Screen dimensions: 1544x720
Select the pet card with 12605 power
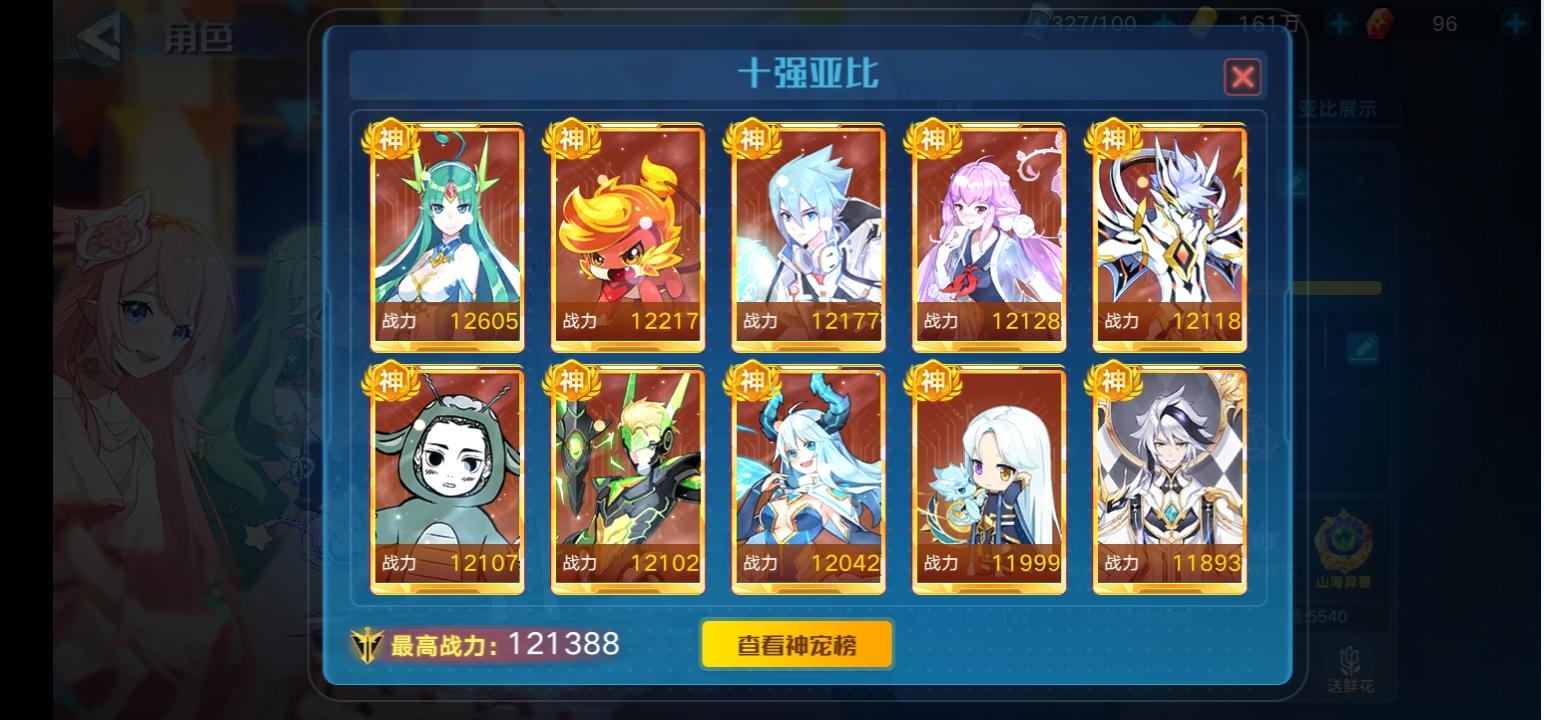[x=447, y=235]
